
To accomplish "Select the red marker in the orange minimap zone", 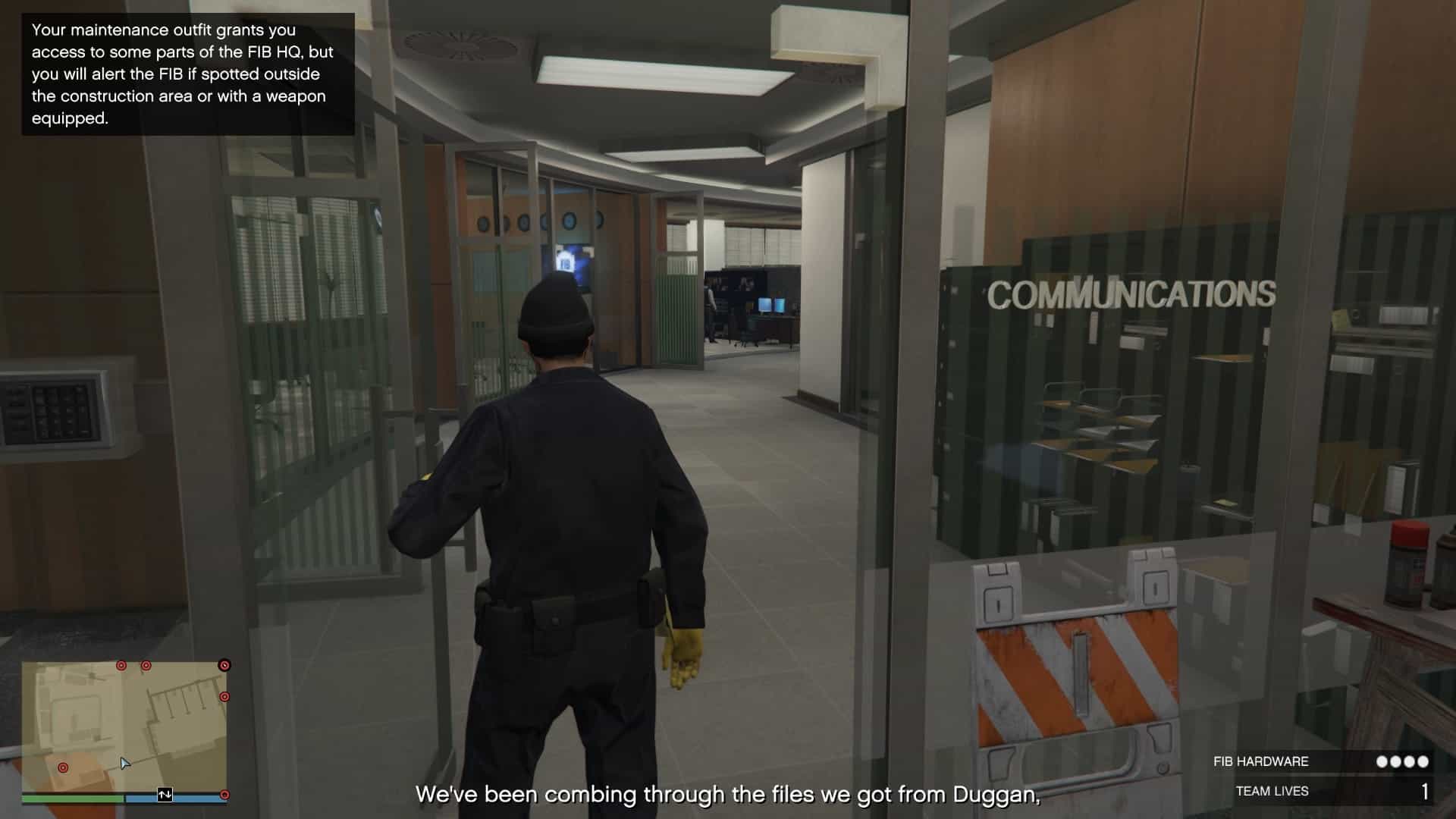I will pyautogui.click(x=63, y=768).
